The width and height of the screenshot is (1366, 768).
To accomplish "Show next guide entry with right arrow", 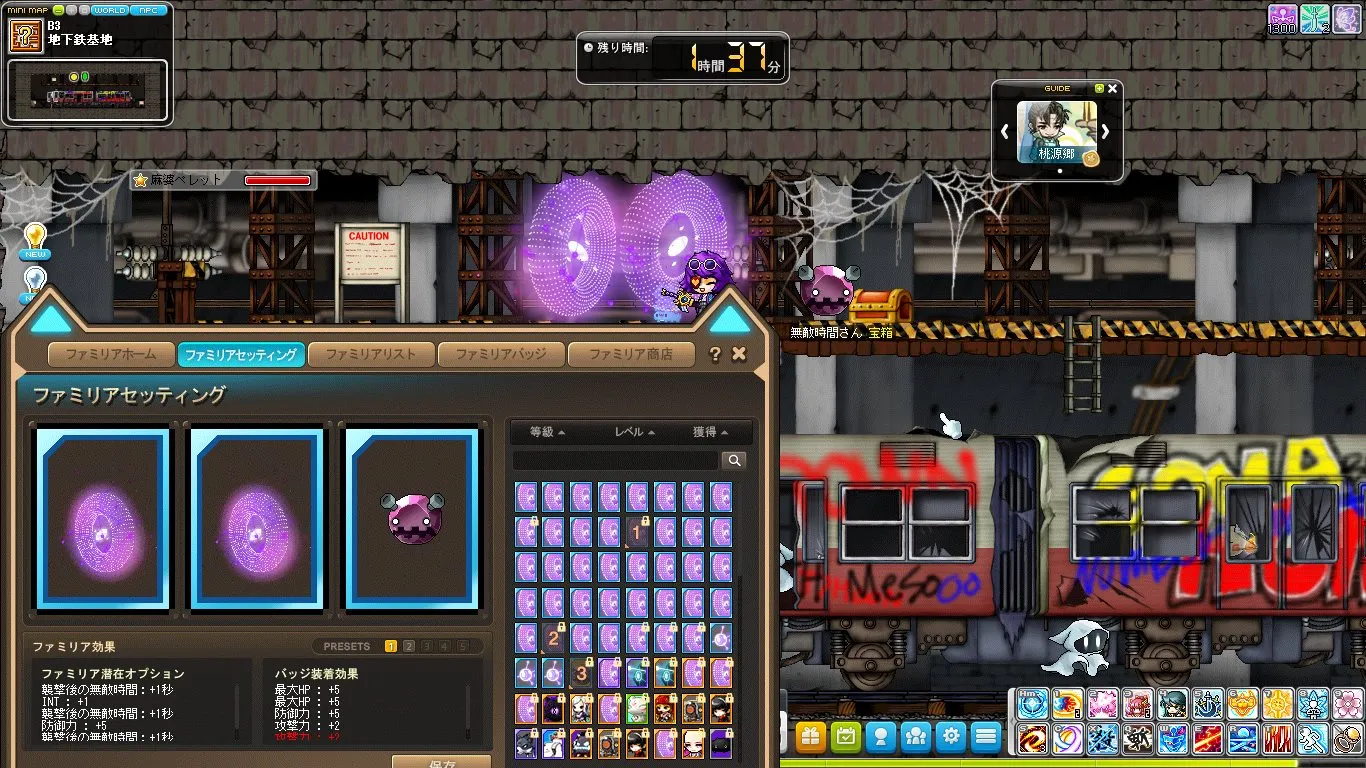I will pos(1106,131).
